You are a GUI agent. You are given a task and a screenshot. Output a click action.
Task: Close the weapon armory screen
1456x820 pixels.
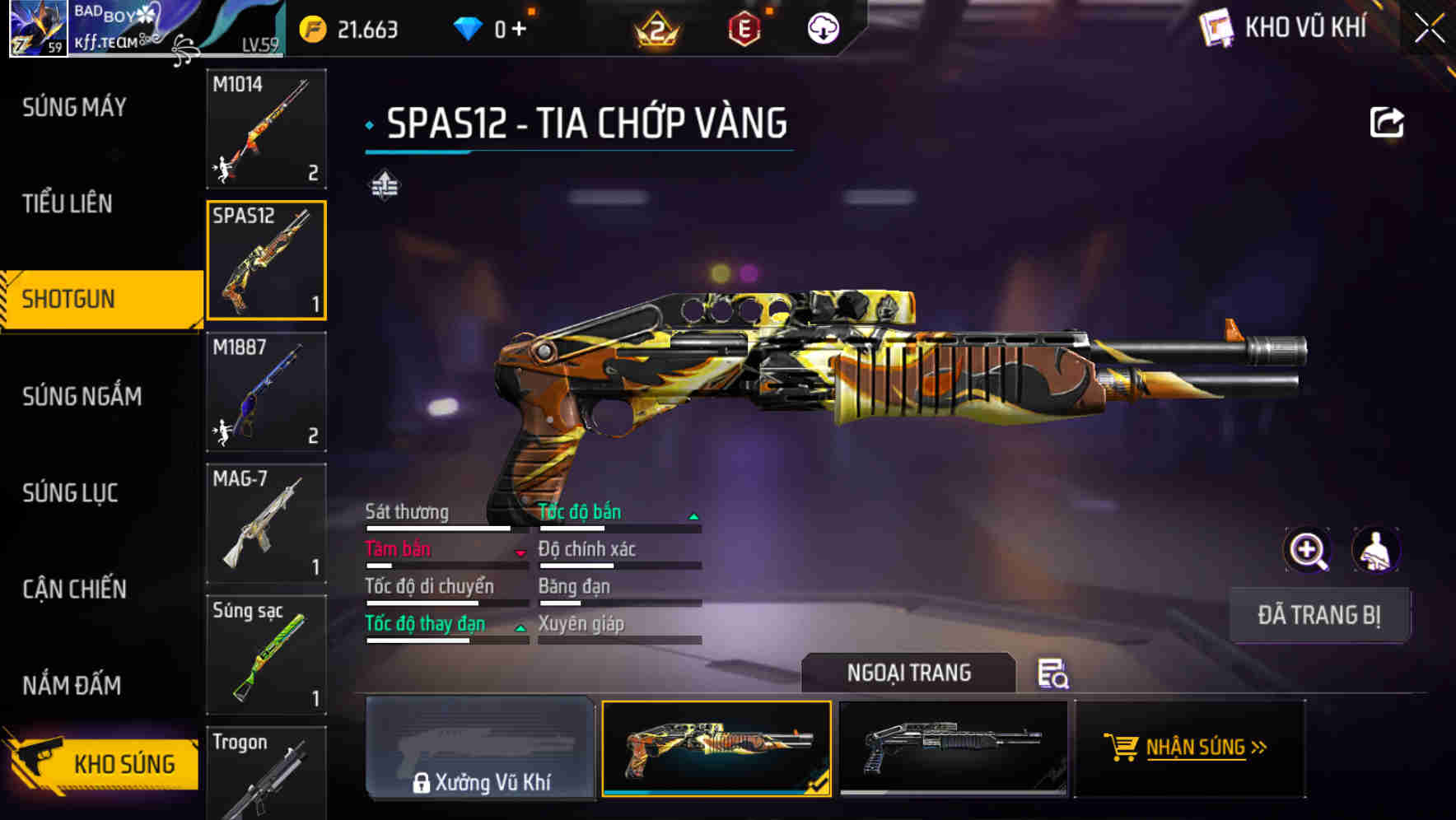[1429, 29]
